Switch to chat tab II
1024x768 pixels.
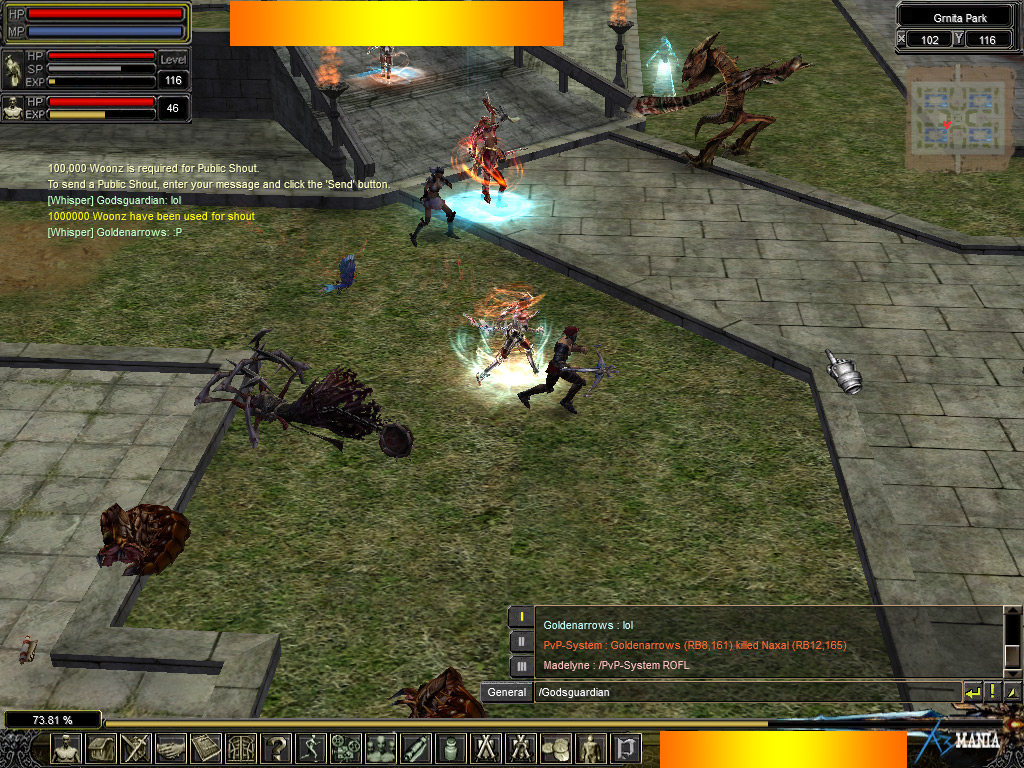(521, 641)
